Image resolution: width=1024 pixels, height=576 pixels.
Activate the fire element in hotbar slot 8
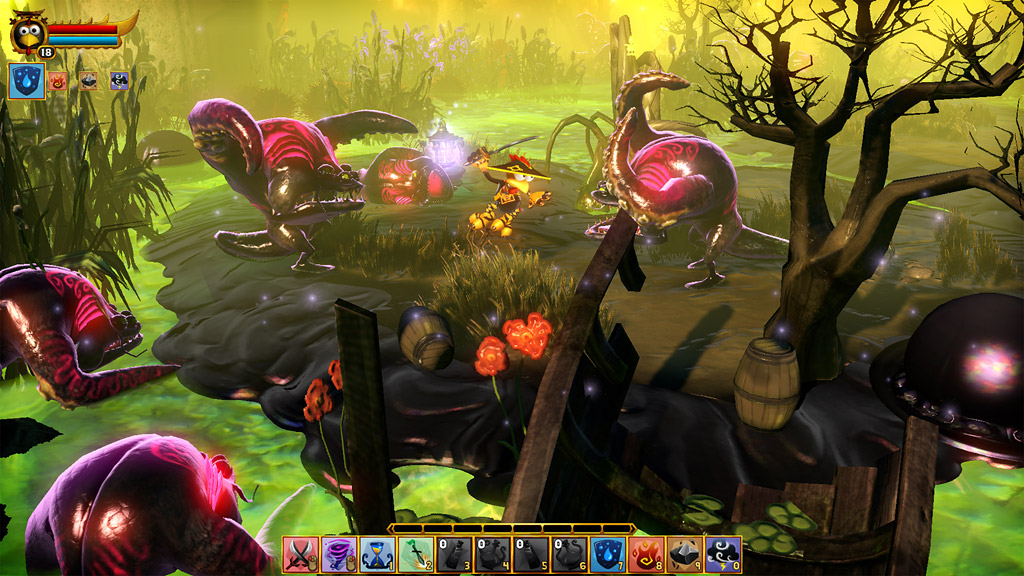coord(646,553)
